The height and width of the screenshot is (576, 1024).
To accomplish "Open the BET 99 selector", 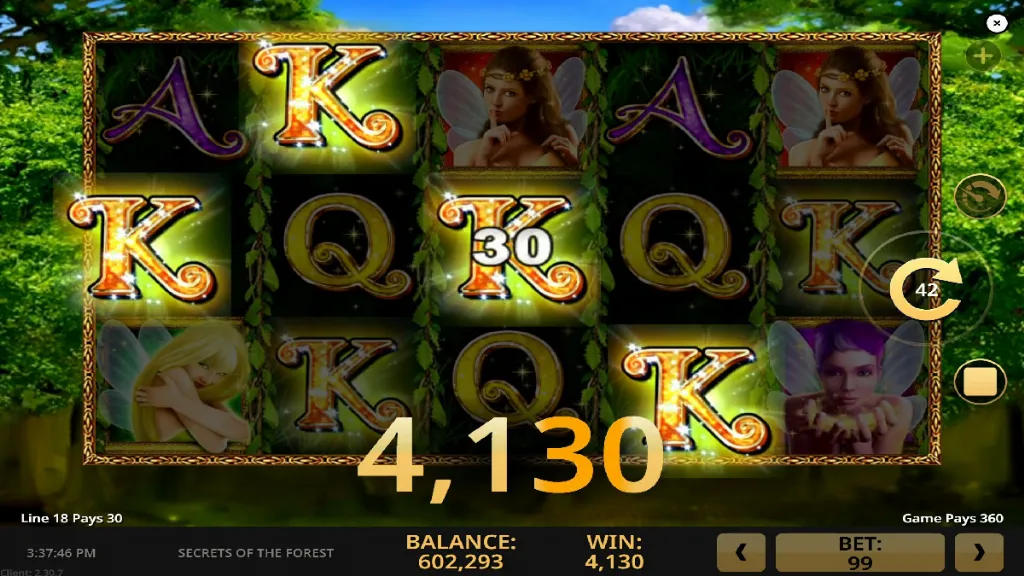I will (x=860, y=552).
